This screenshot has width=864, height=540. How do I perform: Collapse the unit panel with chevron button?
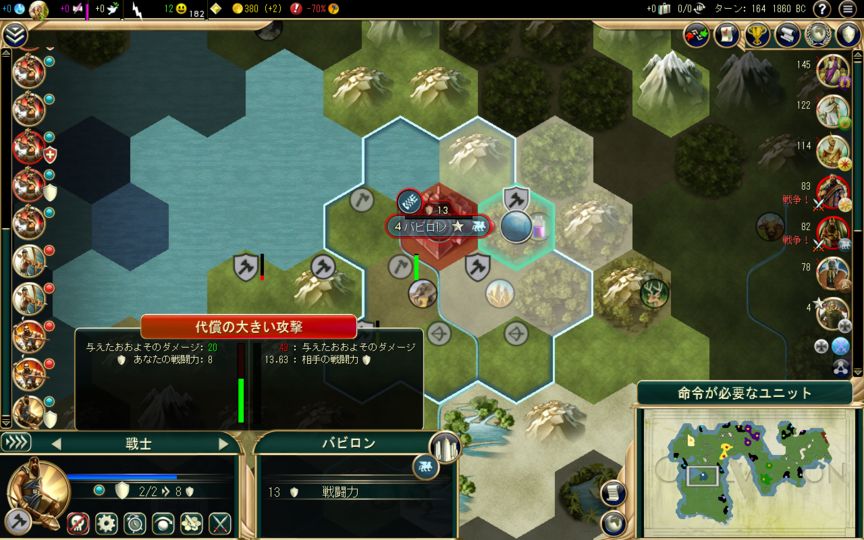coord(15,442)
